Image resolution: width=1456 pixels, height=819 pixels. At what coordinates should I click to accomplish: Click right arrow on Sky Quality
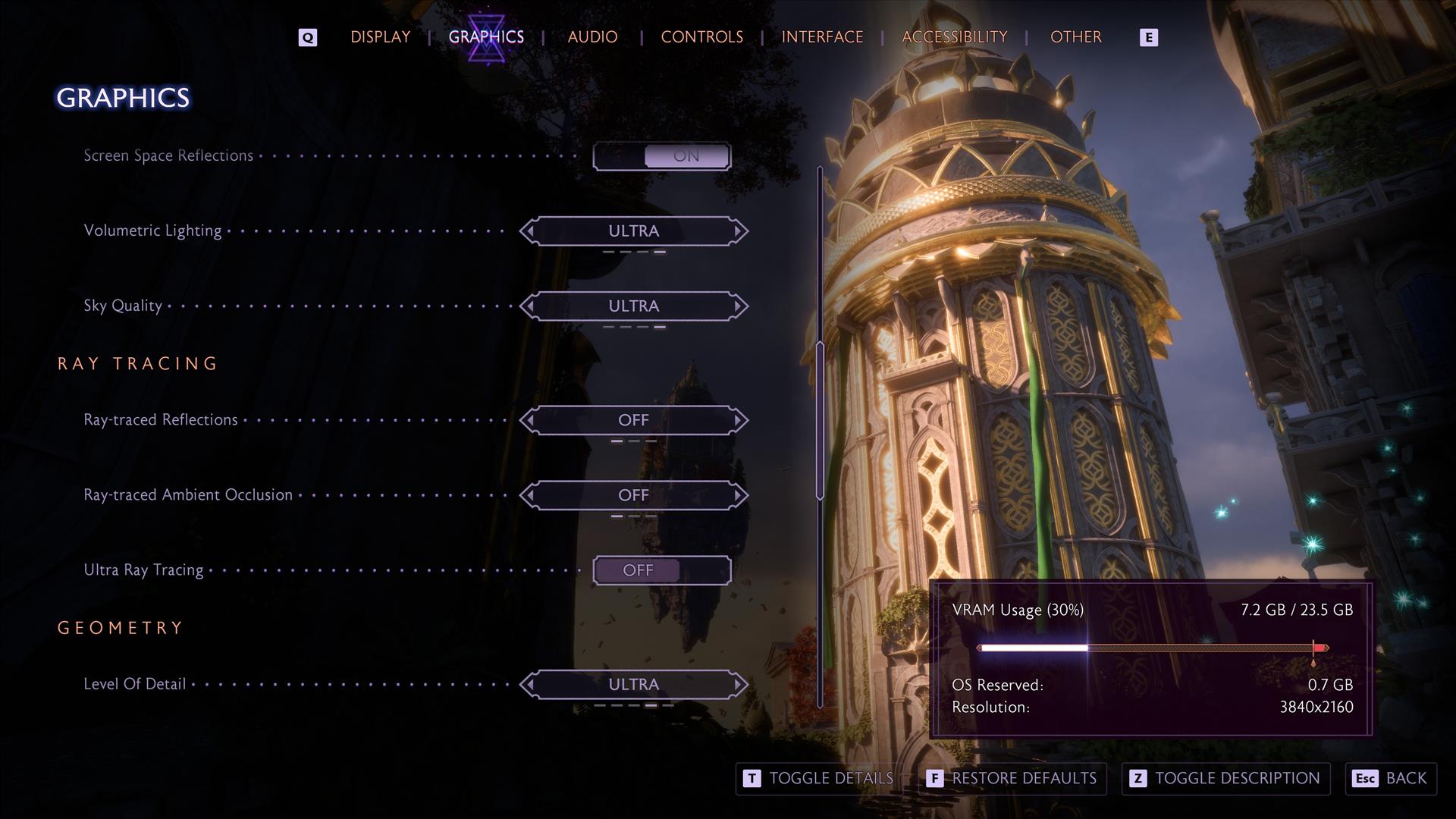[x=738, y=306]
